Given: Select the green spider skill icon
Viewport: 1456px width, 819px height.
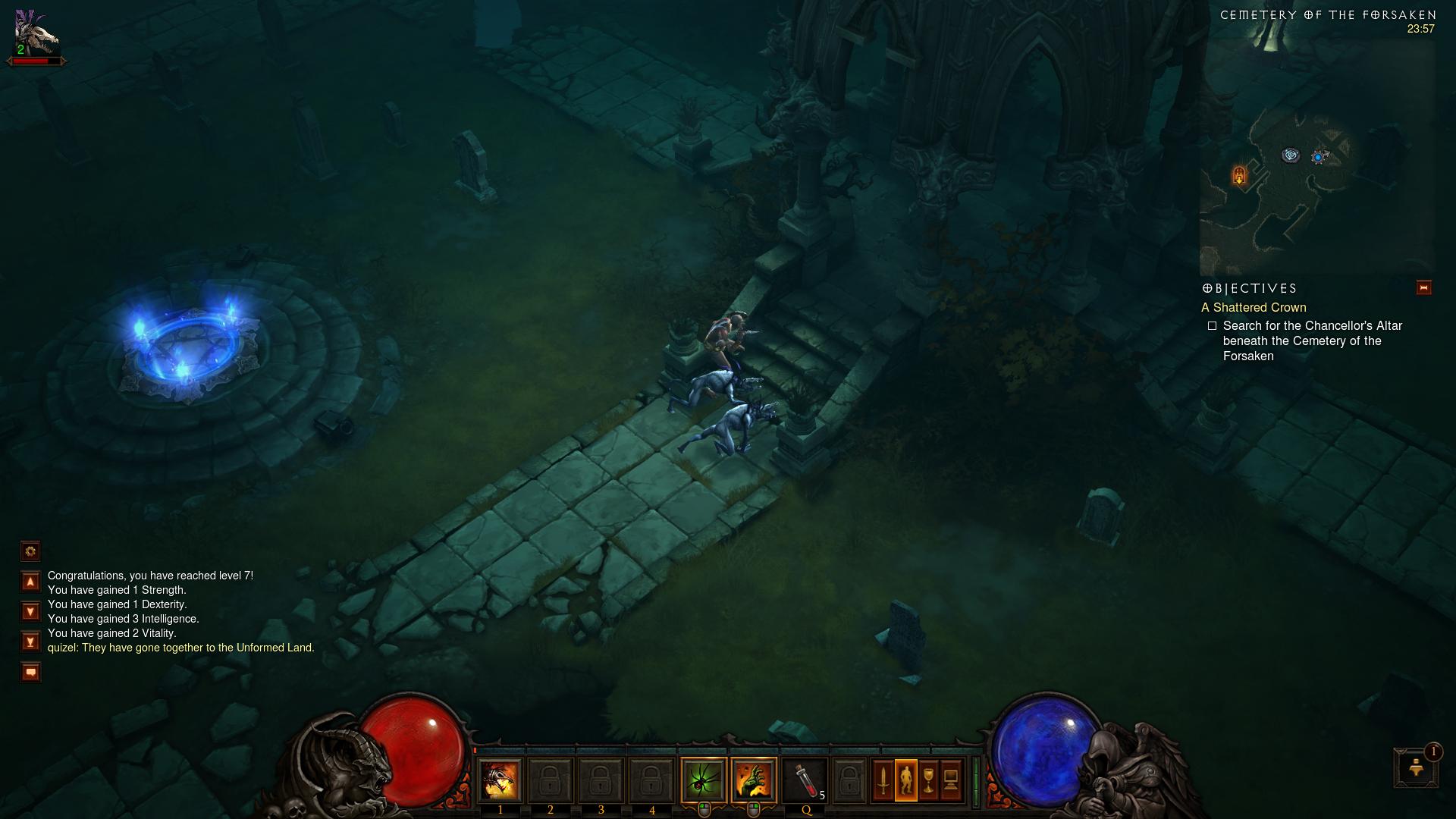Looking at the screenshot, I should click(704, 780).
